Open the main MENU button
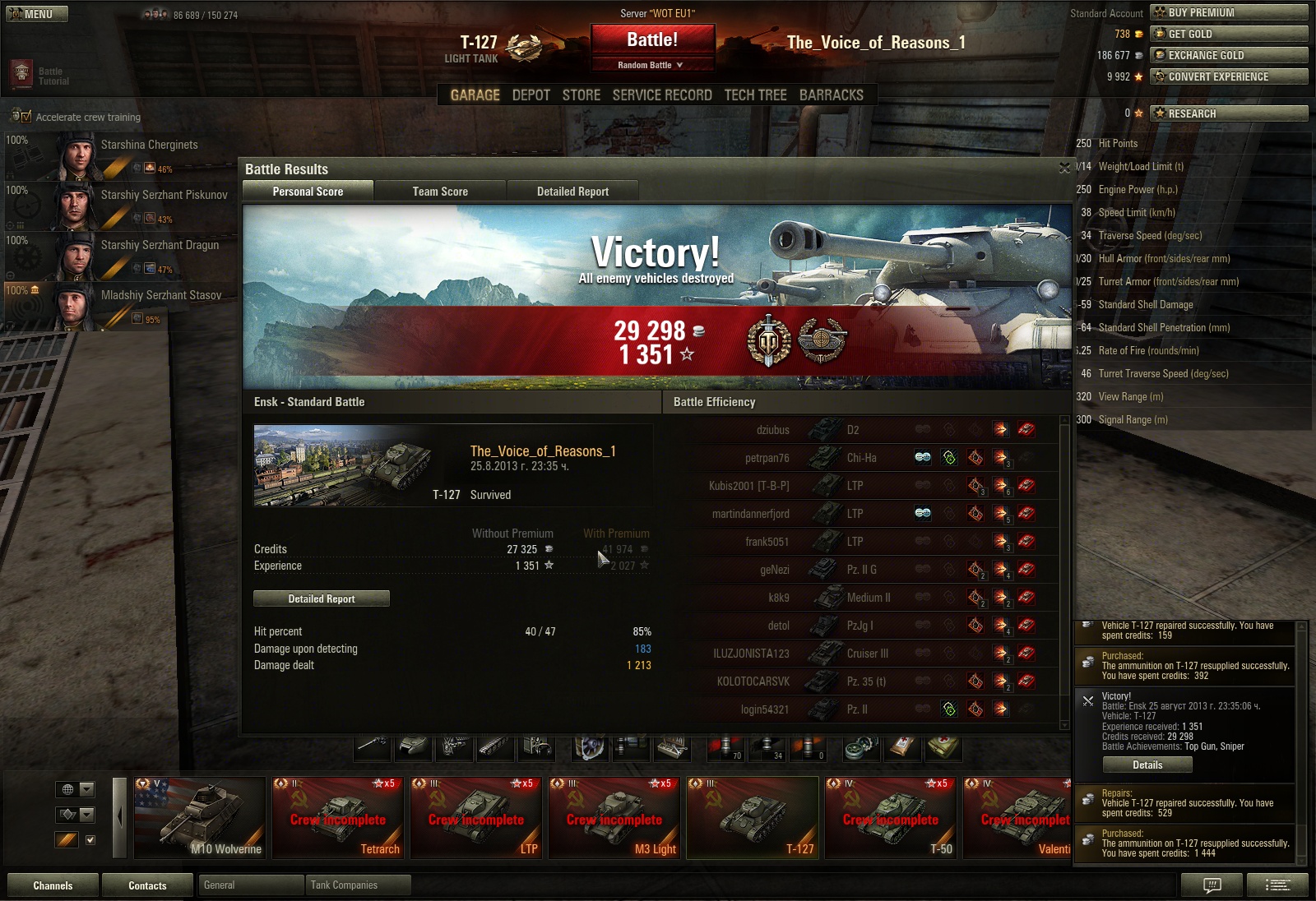This screenshot has height=901, width=1316. click(x=37, y=14)
